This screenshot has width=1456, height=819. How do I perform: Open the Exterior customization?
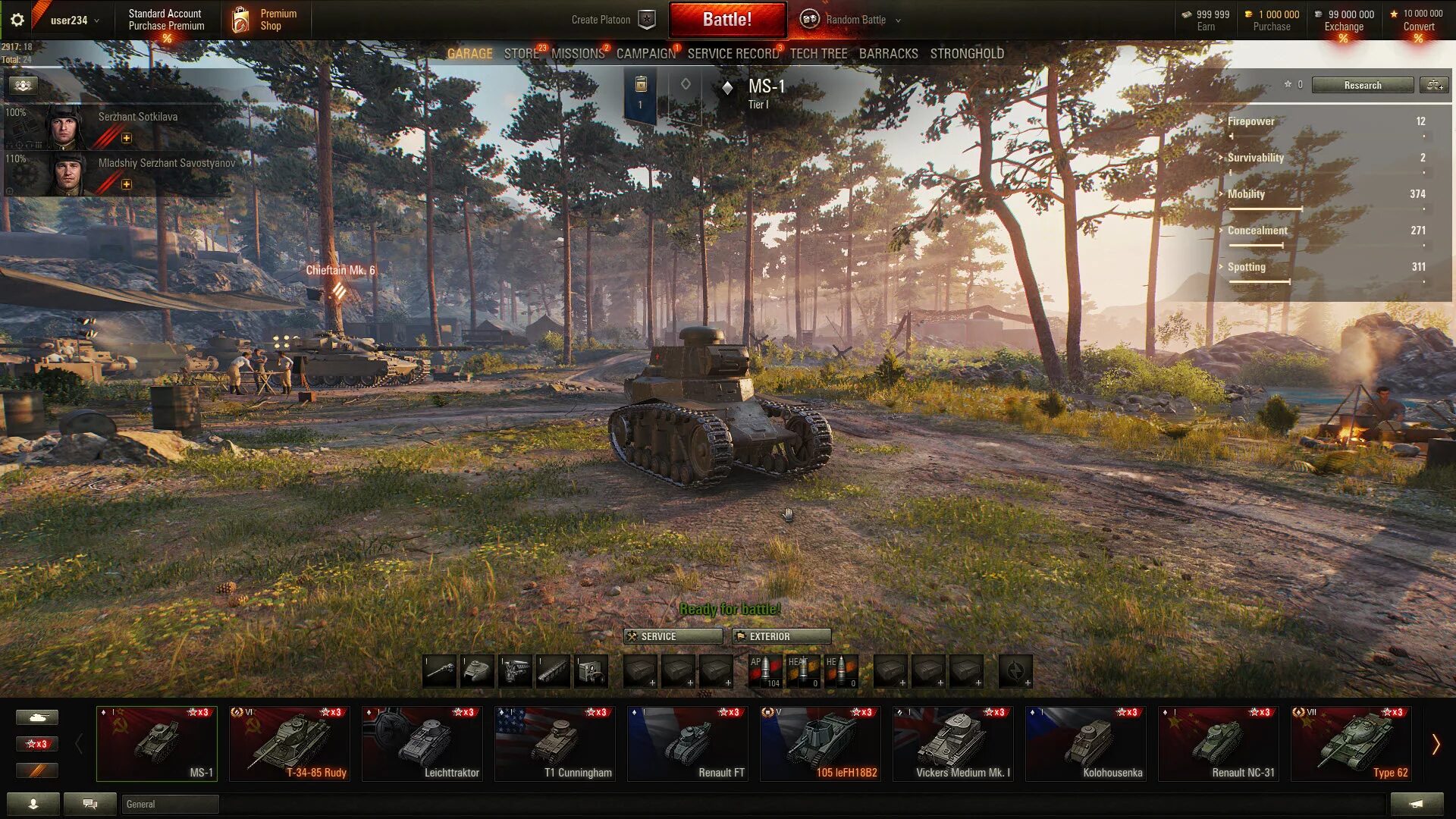[781, 636]
